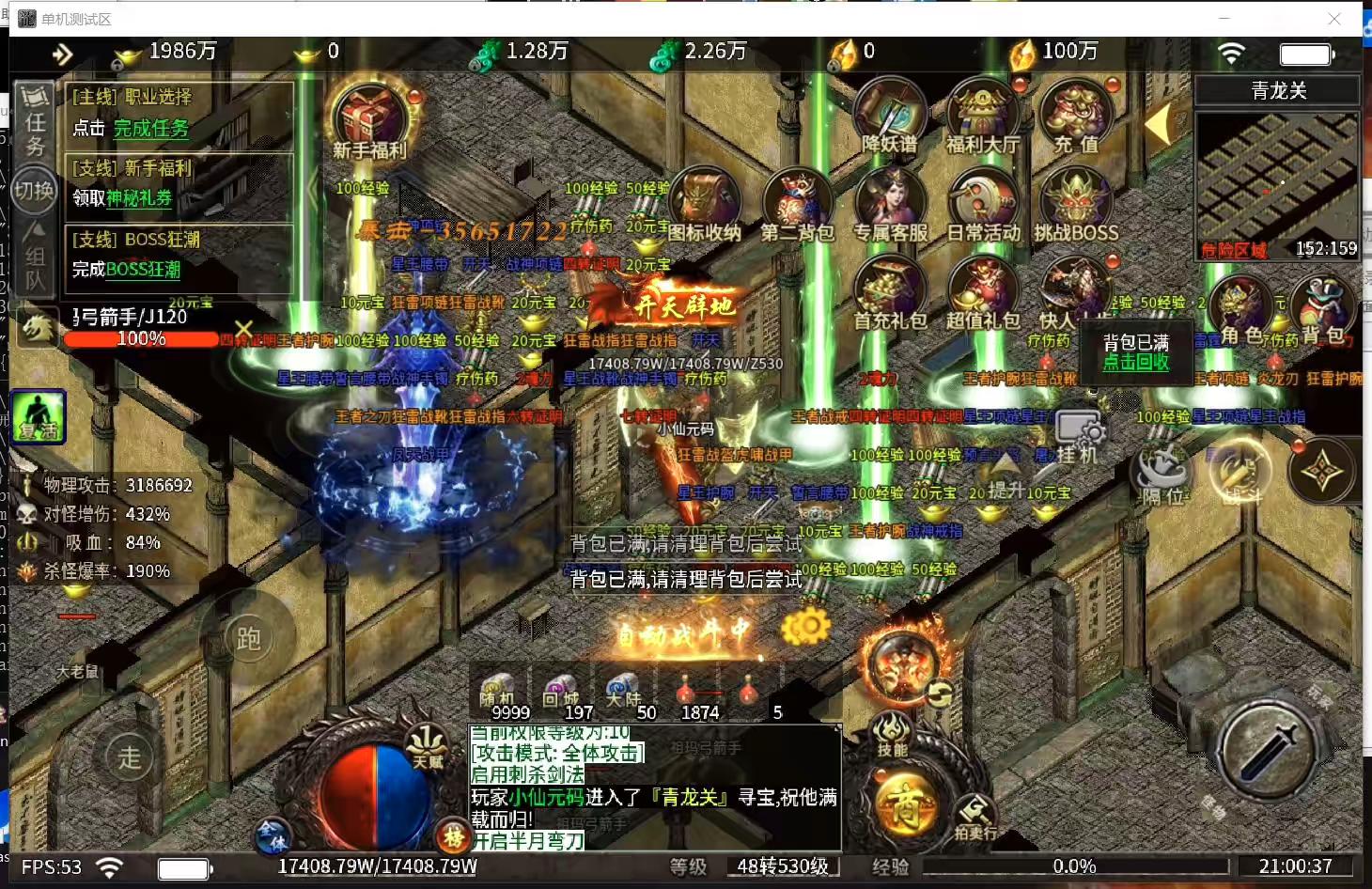Toggle 走 walk movement mode
This screenshot has width=1372, height=889.
click(x=129, y=756)
